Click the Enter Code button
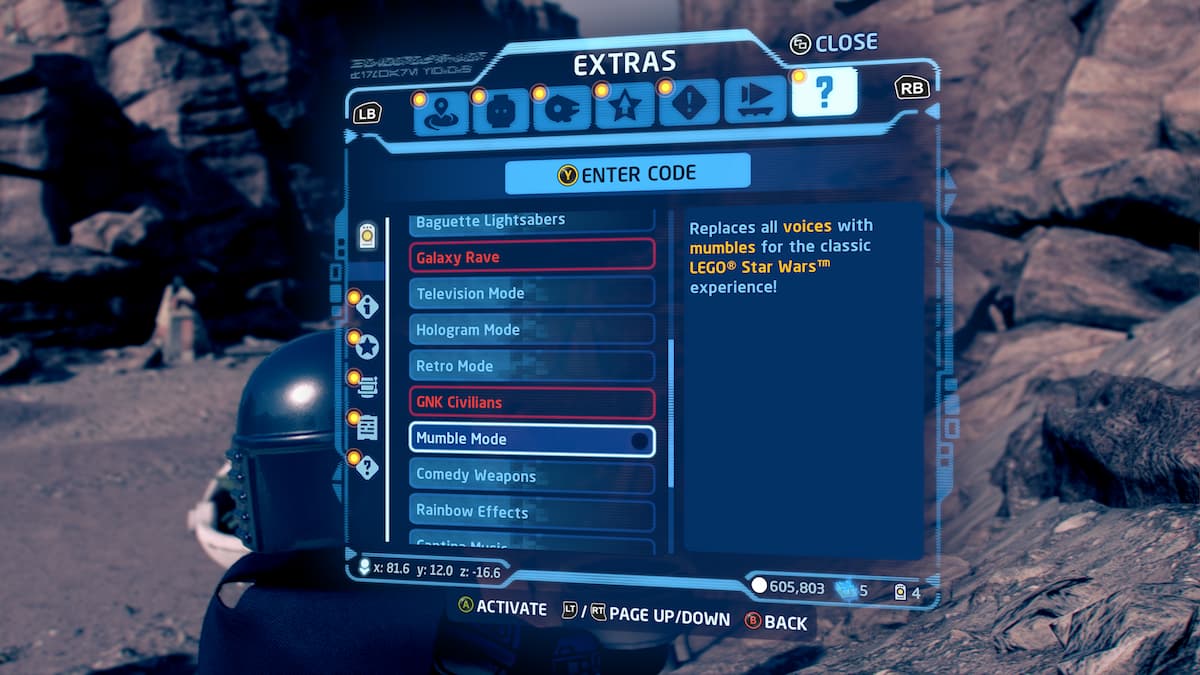Image resolution: width=1200 pixels, height=675 pixels. pos(627,174)
